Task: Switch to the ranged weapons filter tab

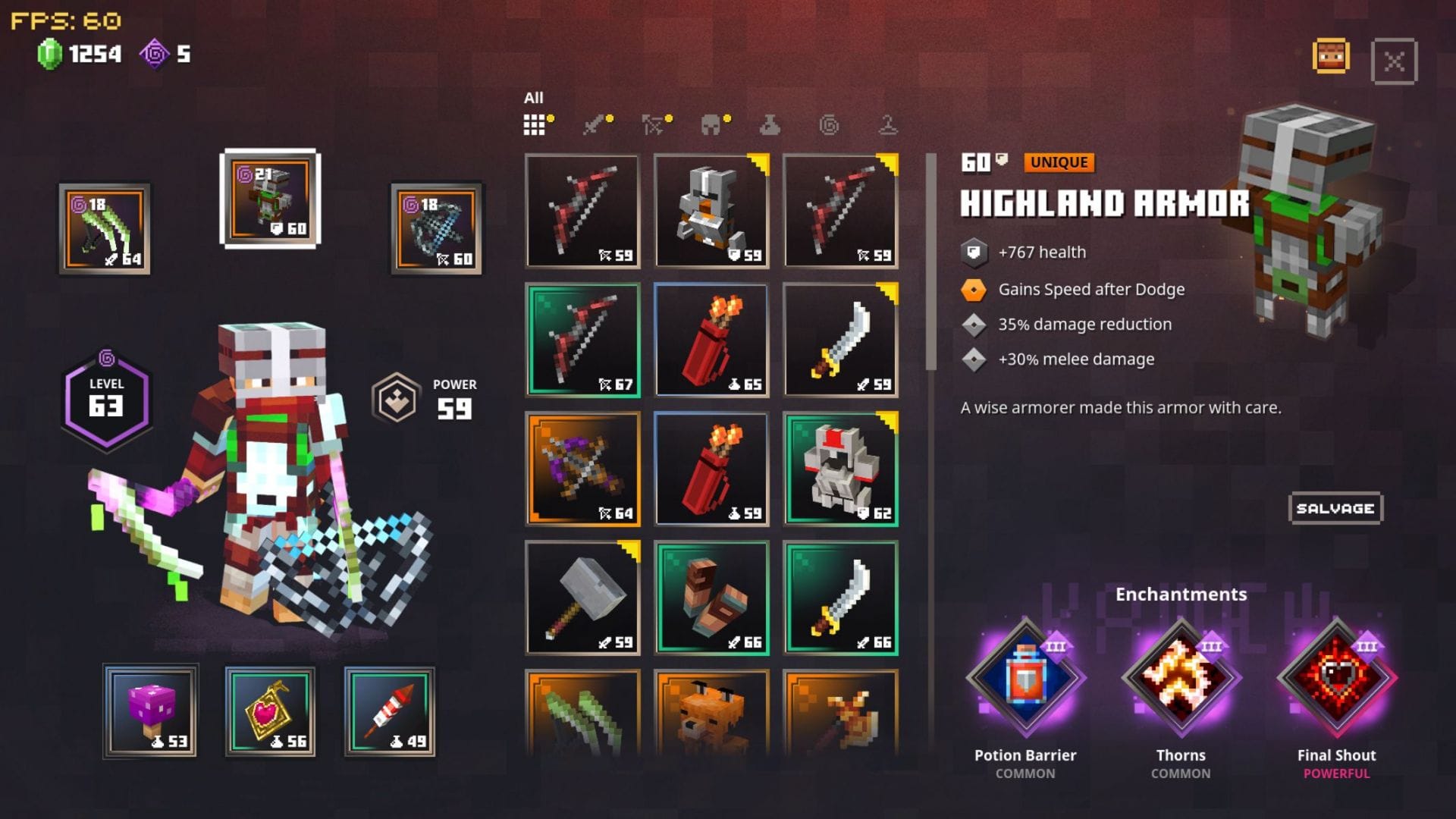Action: [653, 125]
